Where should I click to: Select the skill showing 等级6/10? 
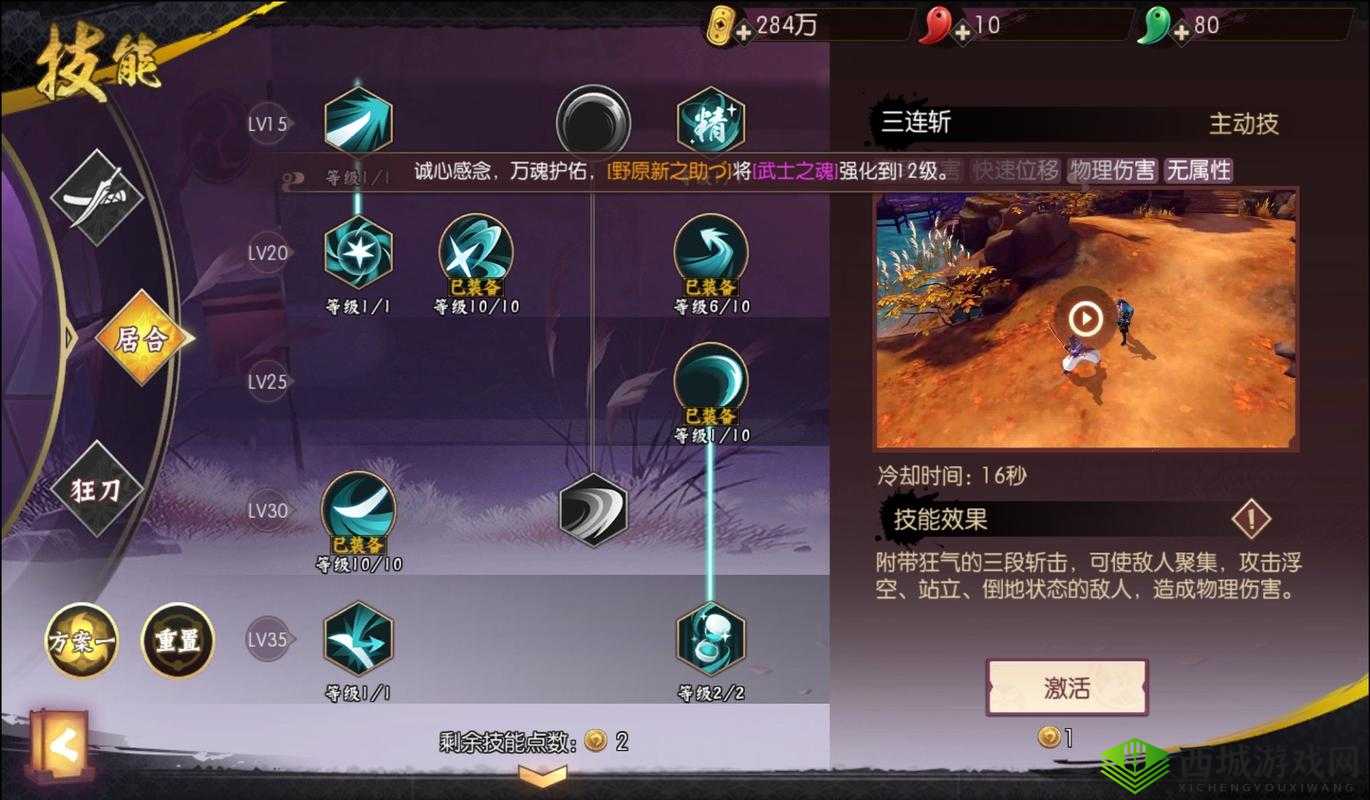pos(711,246)
